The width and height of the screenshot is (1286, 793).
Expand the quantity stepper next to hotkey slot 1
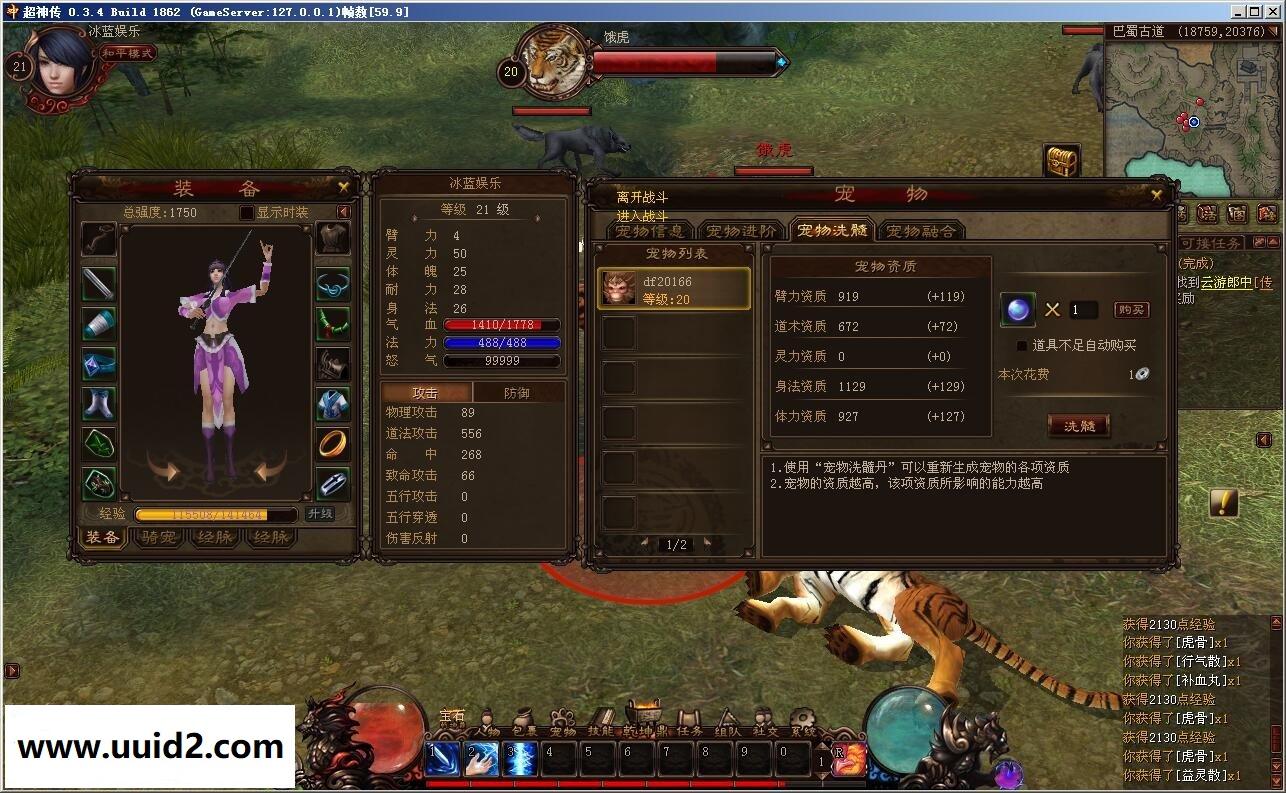point(822,762)
